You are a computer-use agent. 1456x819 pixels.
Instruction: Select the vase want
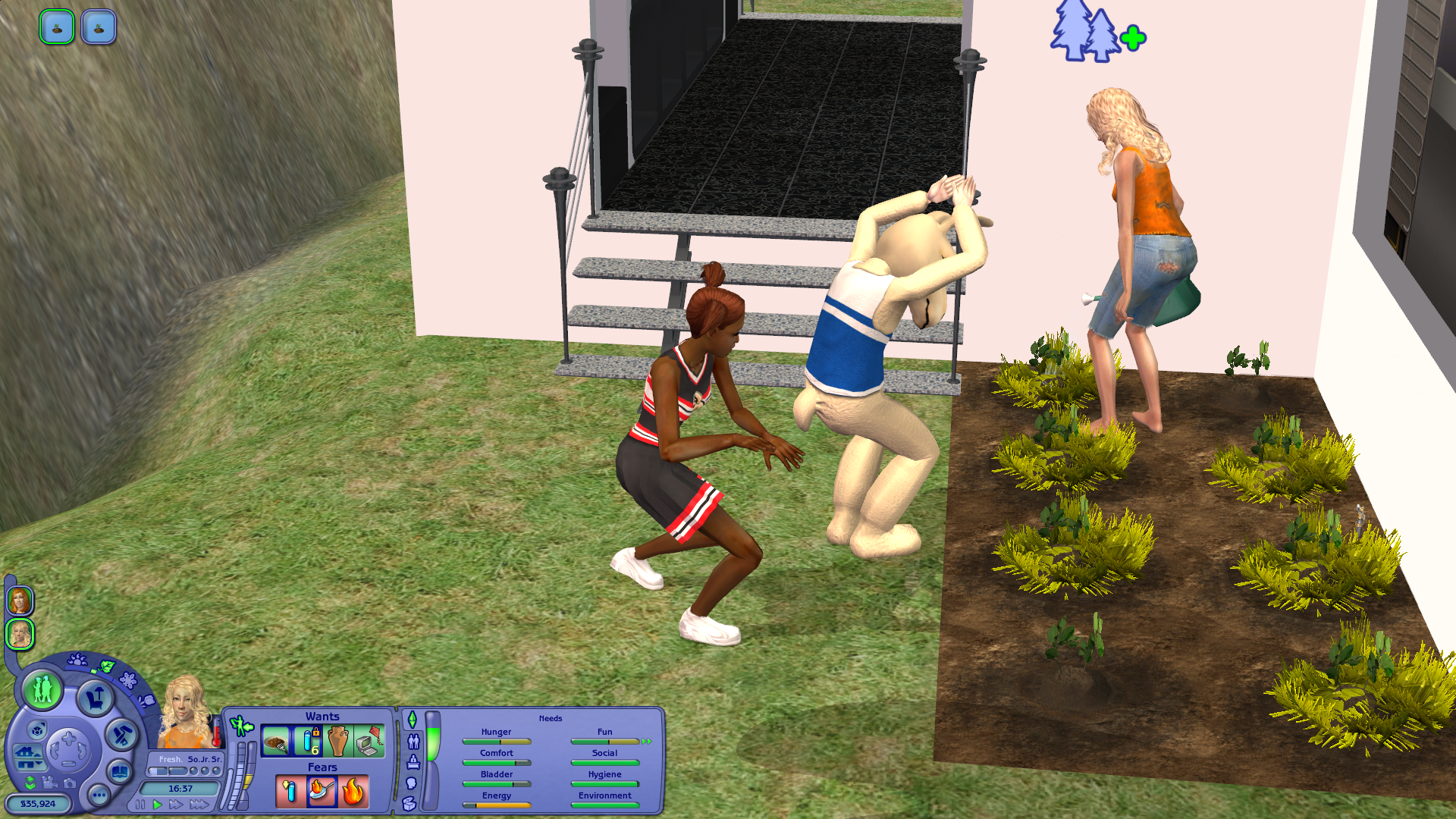(338, 742)
